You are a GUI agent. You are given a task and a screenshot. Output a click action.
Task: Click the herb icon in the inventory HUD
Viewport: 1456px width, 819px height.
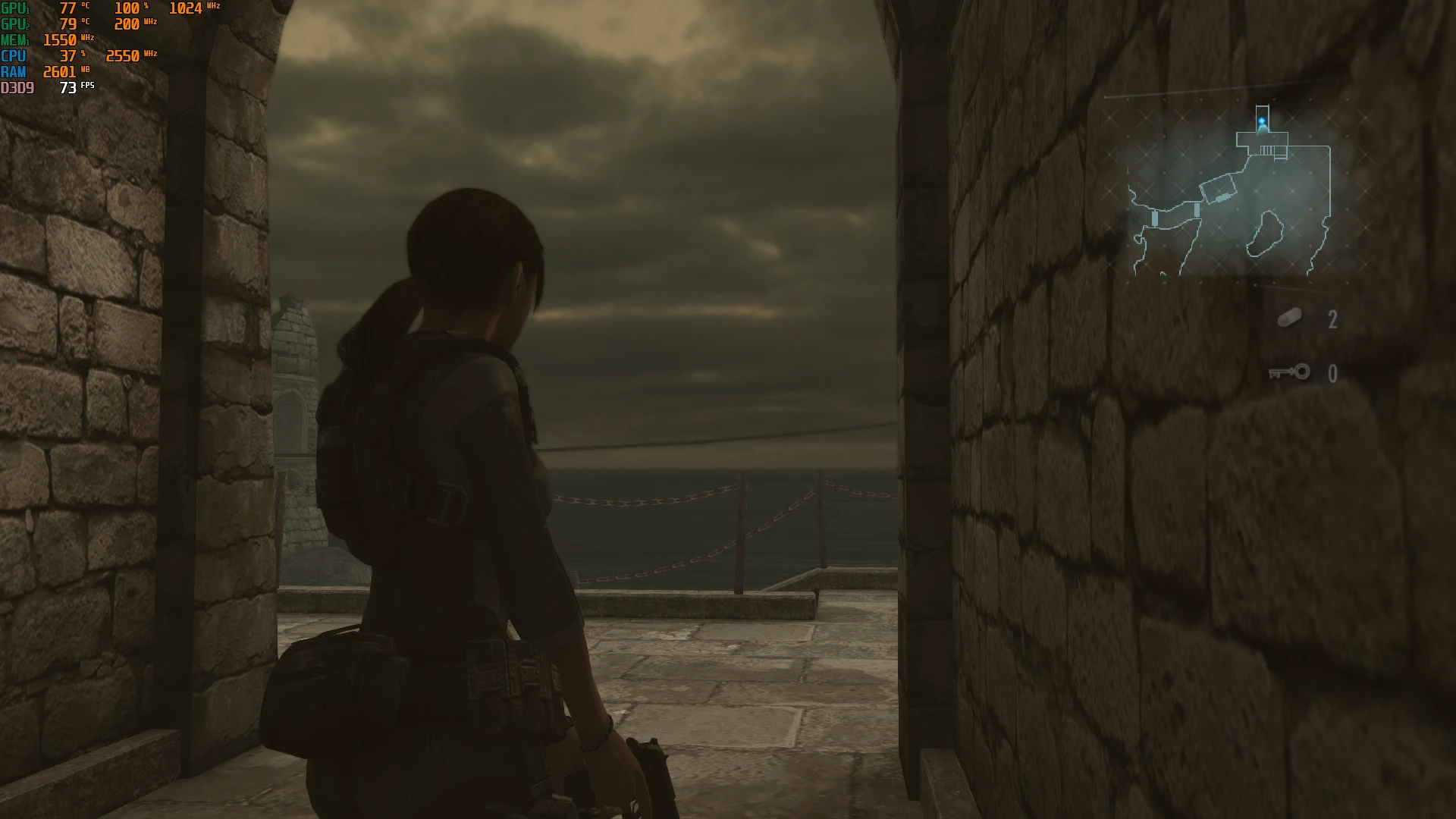[x=1289, y=318]
